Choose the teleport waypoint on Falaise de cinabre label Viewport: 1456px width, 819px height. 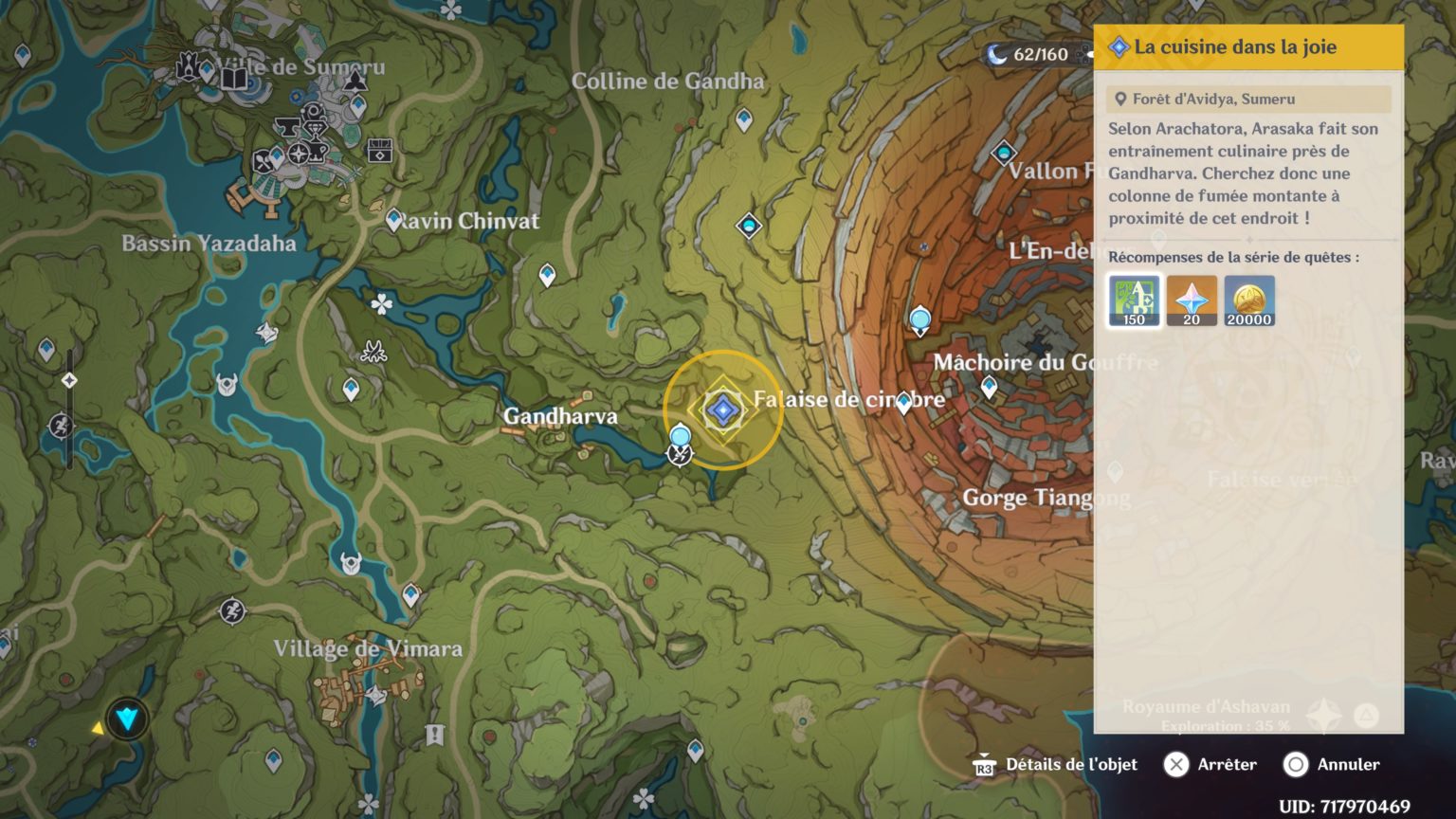(903, 403)
